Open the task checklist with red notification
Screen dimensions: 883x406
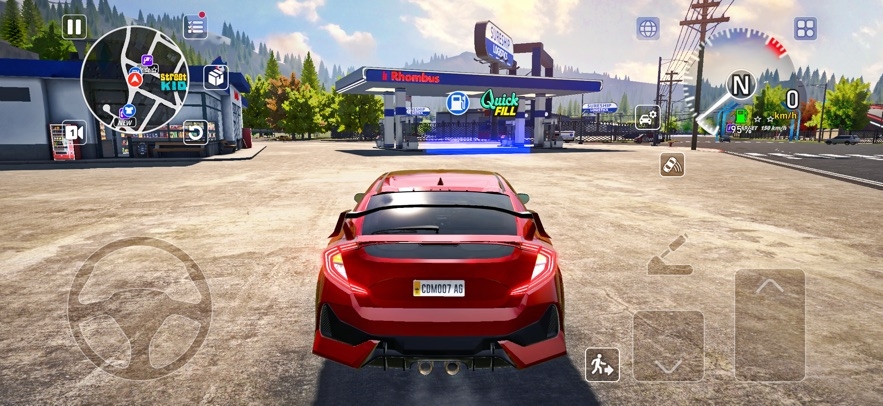(x=196, y=27)
